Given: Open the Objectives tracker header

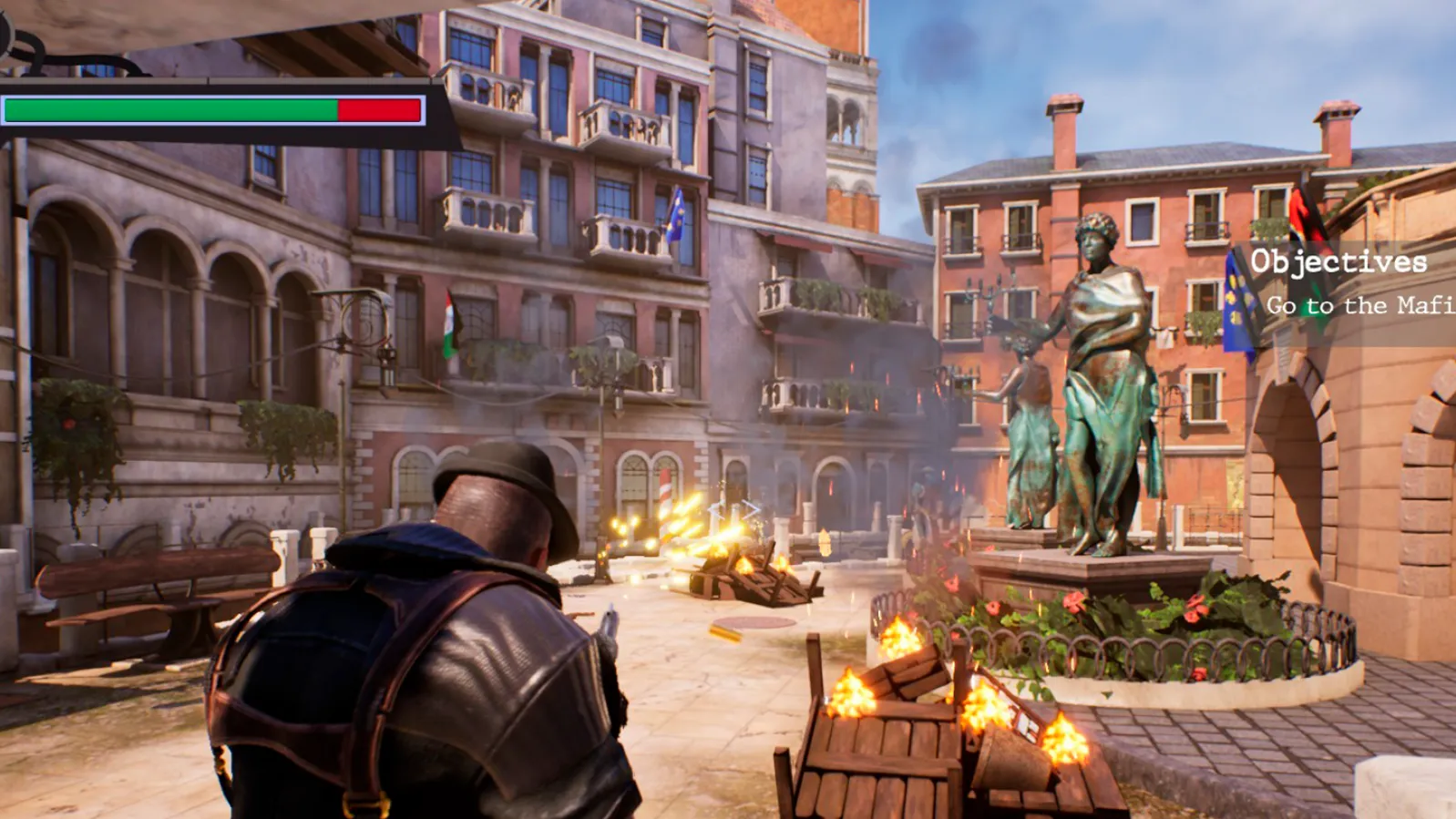Looking at the screenshot, I should 1338,262.
